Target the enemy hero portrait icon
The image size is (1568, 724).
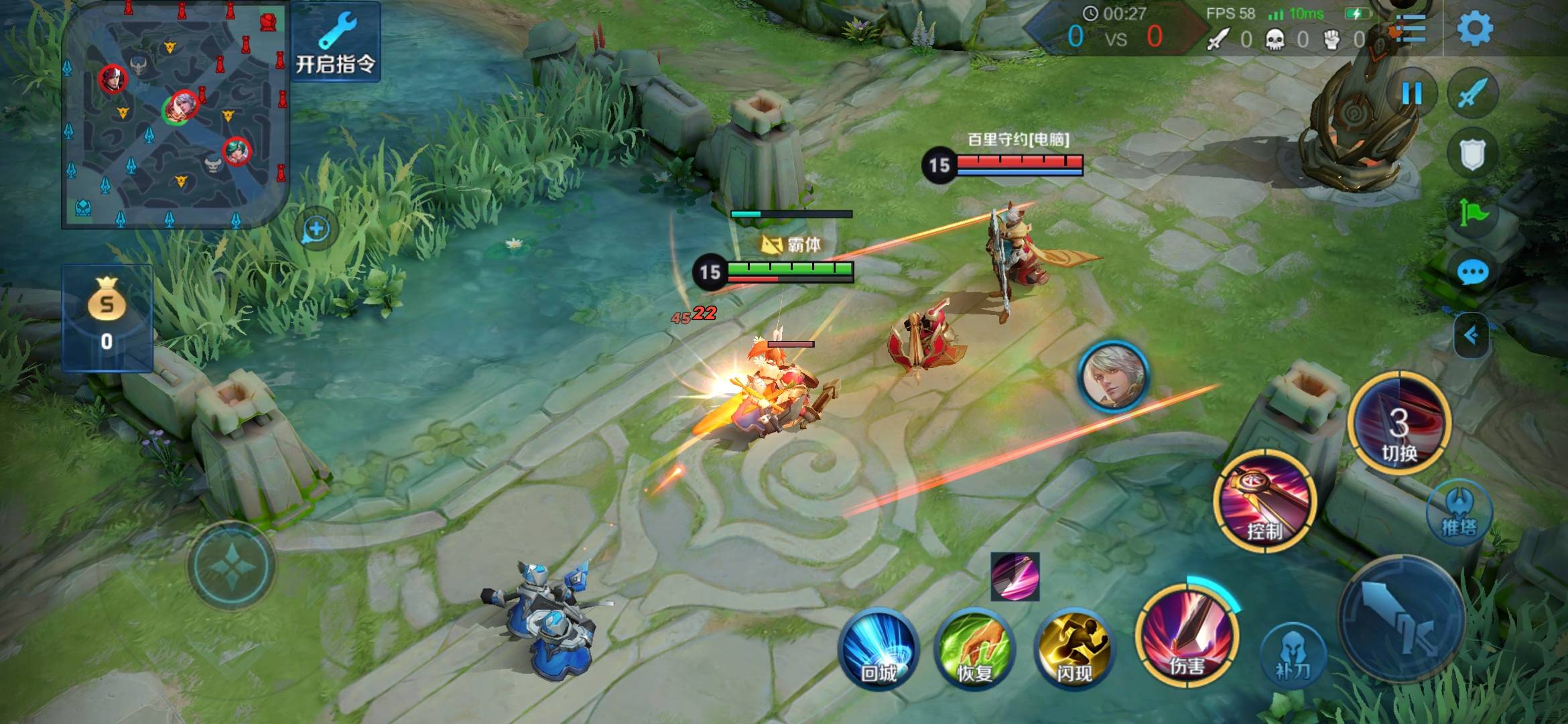pyautogui.click(x=1113, y=376)
